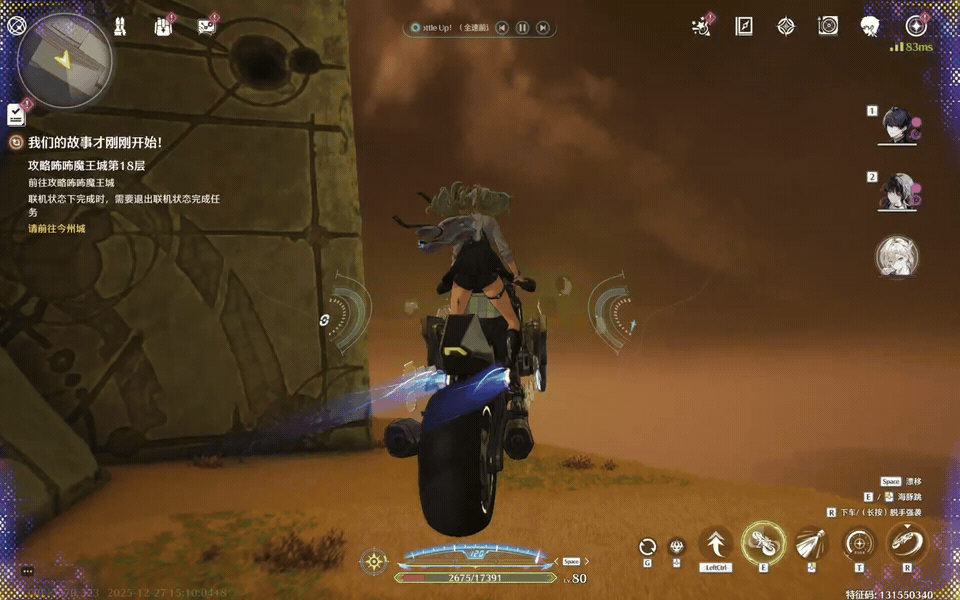Select the white-haired third party character

pyautogui.click(x=896, y=256)
